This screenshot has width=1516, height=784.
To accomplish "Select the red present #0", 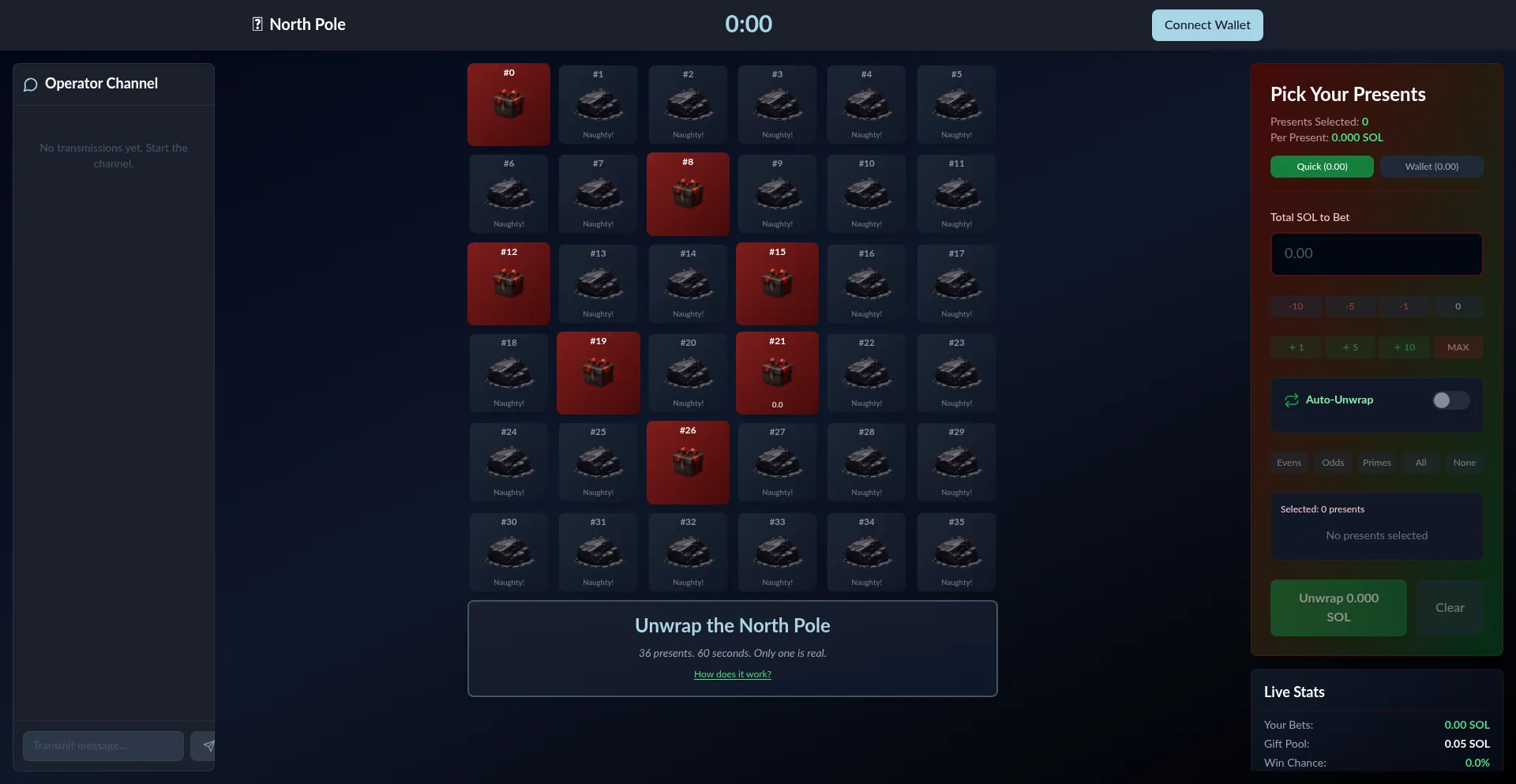I will 508,104.
